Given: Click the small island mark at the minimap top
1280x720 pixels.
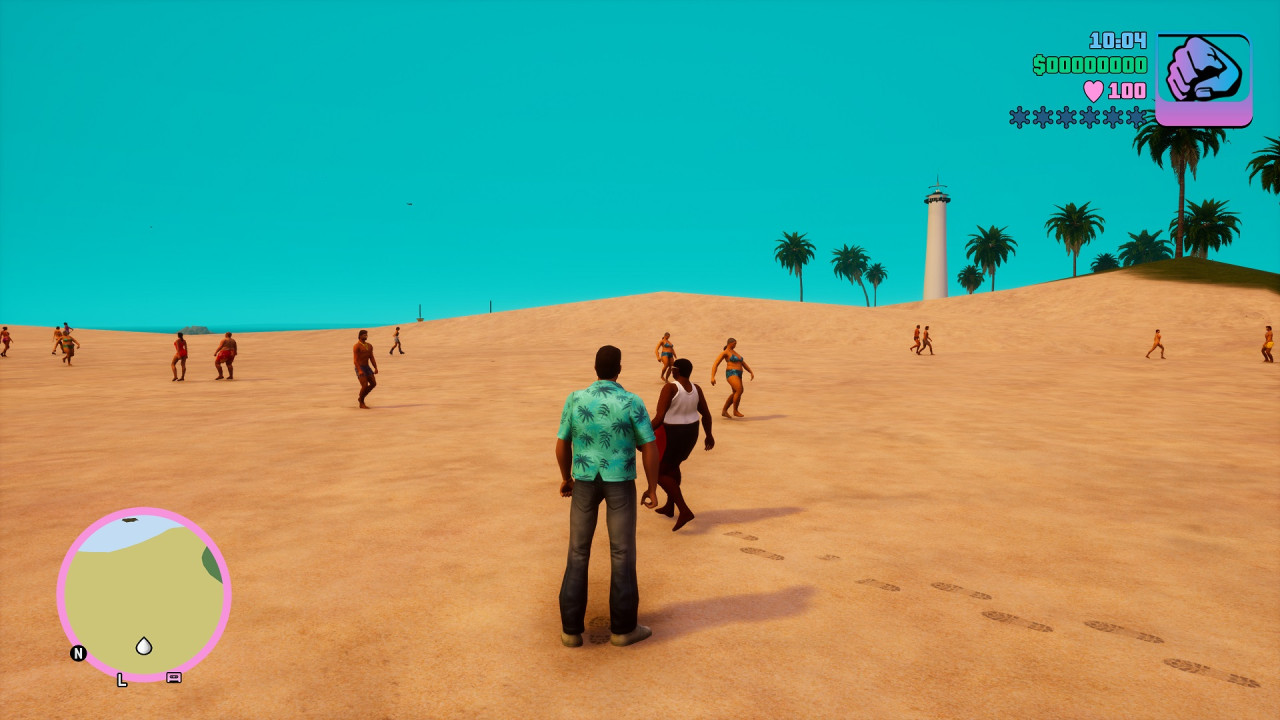Looking at the screenshot, I should point(128,522).
